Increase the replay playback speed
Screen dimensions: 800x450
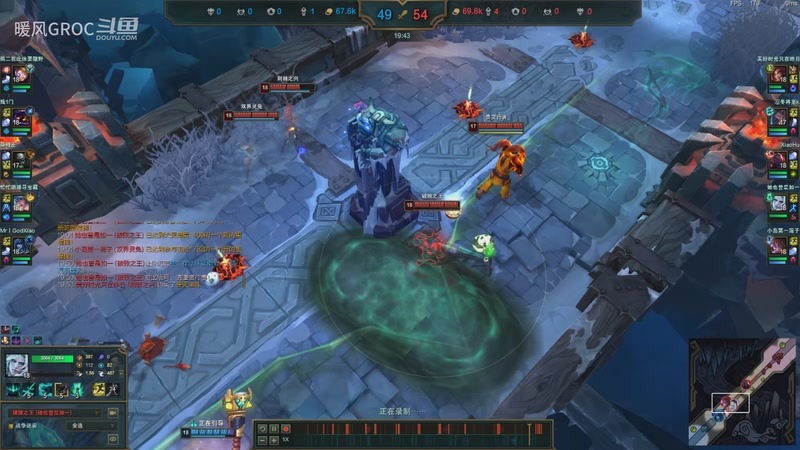[x=274, y=440]
